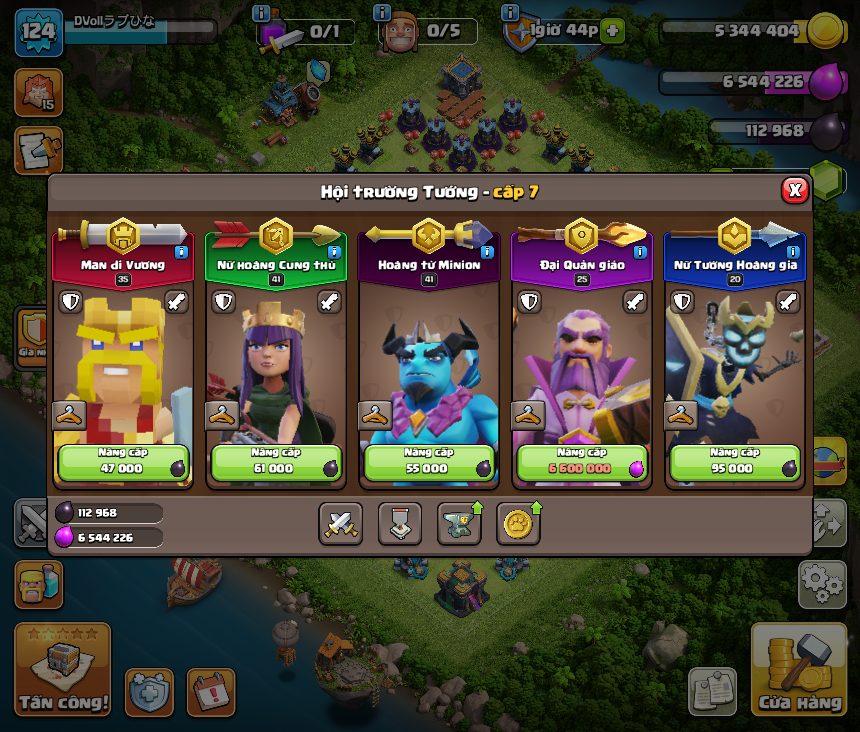860x732 pixels.
Task: Open the skin hanger for Man di Vương
Action: [68, 415]
